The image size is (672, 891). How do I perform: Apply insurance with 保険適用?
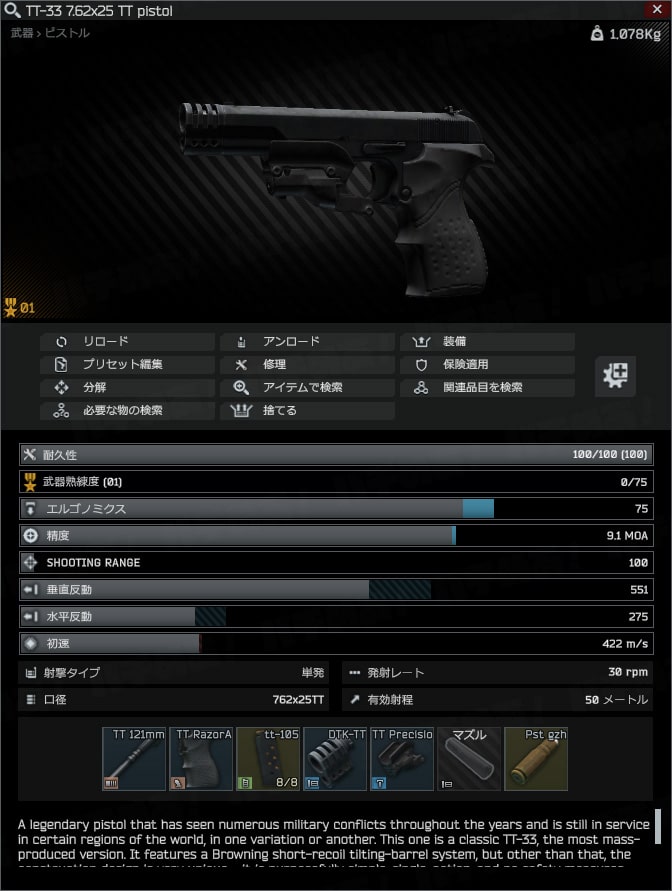487,364
